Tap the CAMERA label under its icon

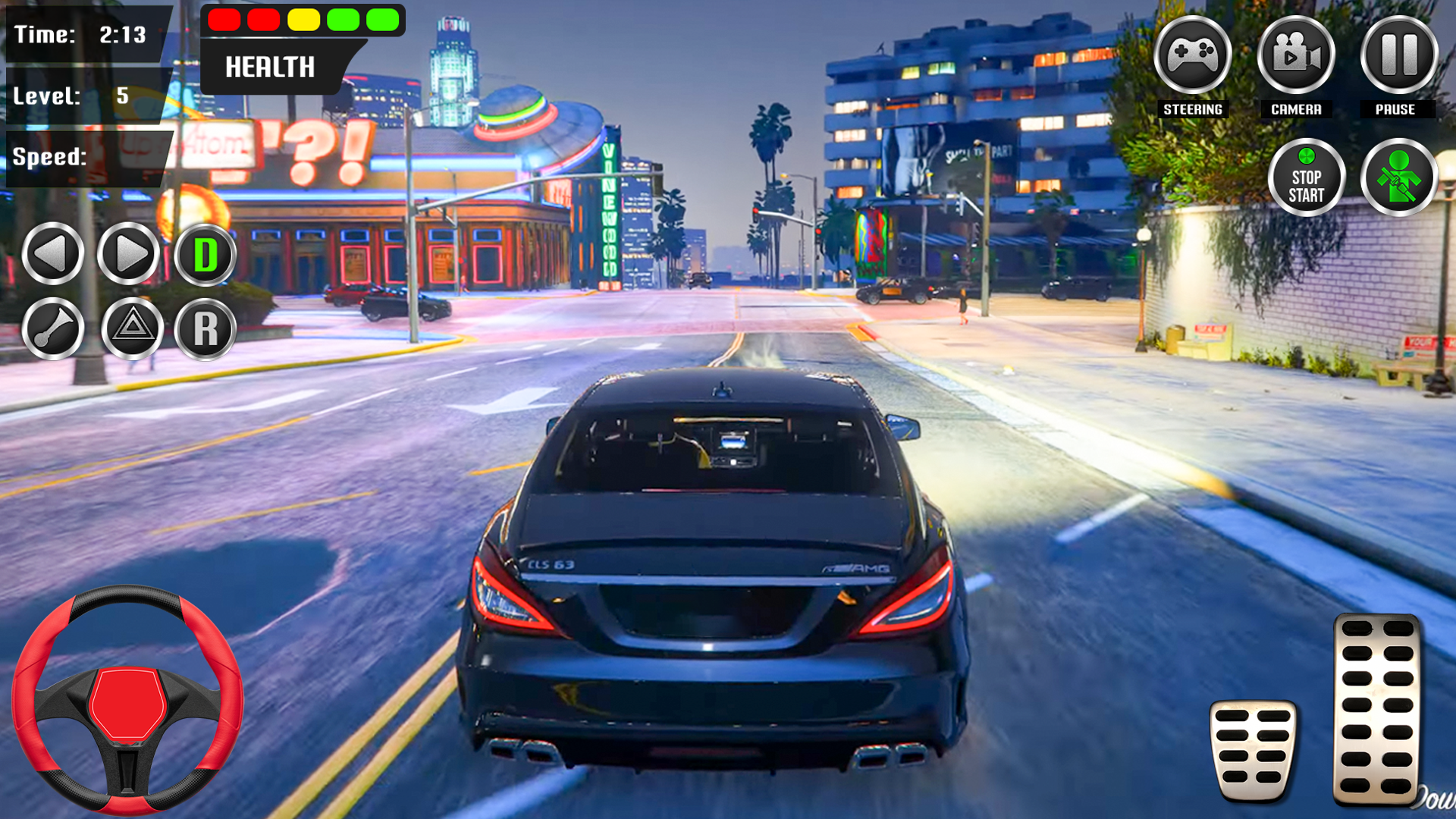coord(1296,109)
